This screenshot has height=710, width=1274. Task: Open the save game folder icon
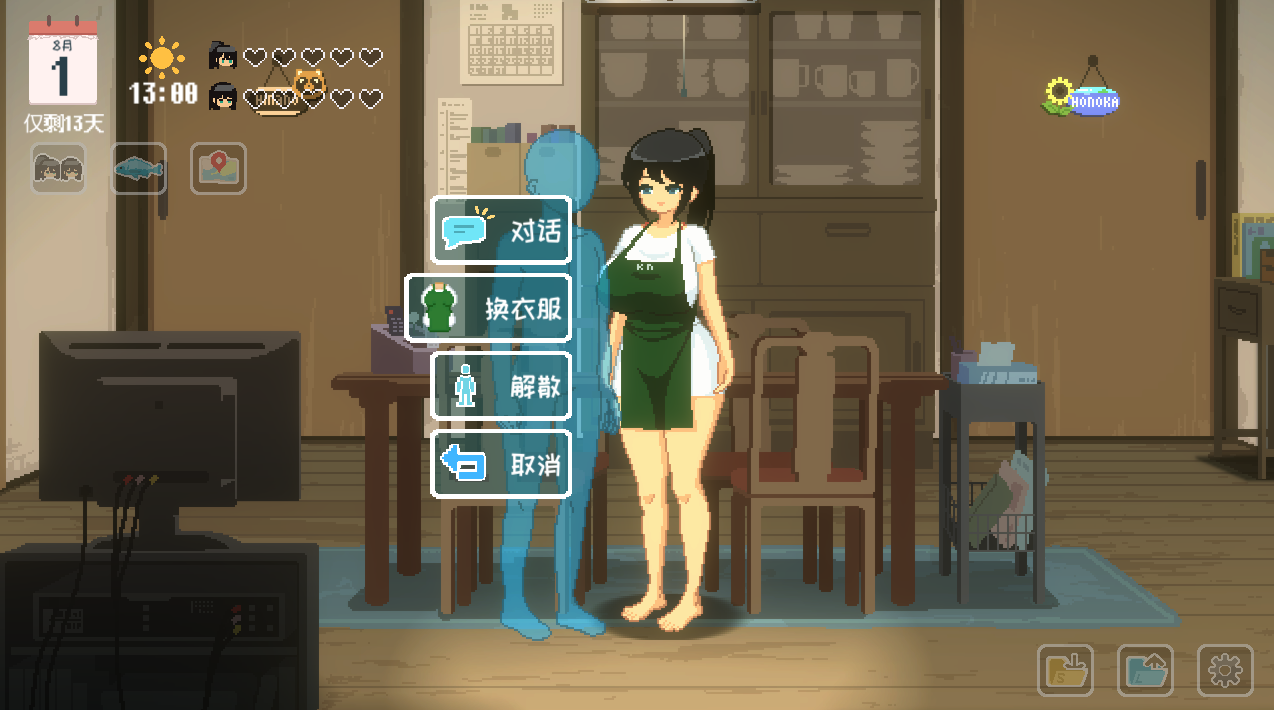point(1065,670)
